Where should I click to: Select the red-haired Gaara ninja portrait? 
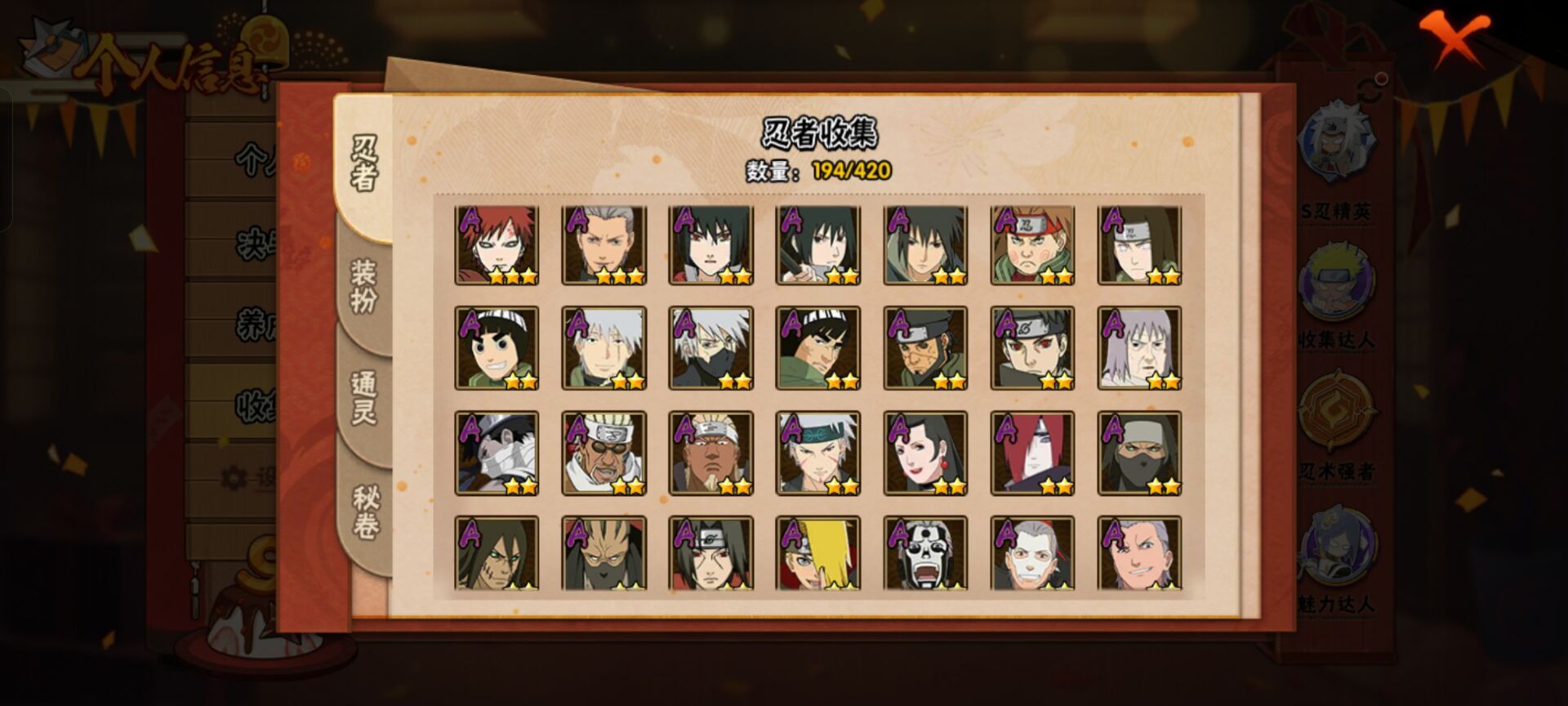click(x=497, y=245)
